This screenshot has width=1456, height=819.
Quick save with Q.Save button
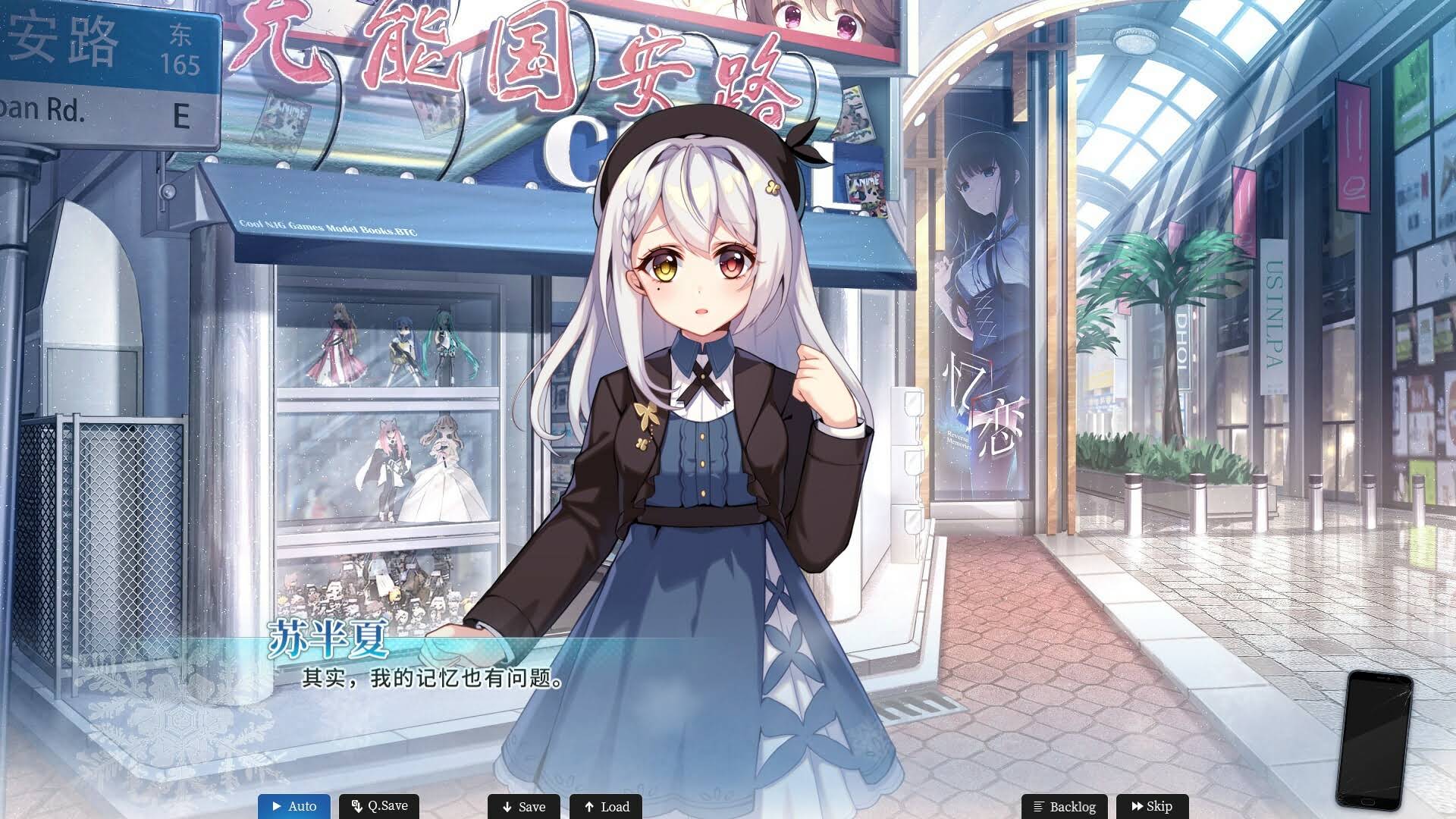click(379, 806)
